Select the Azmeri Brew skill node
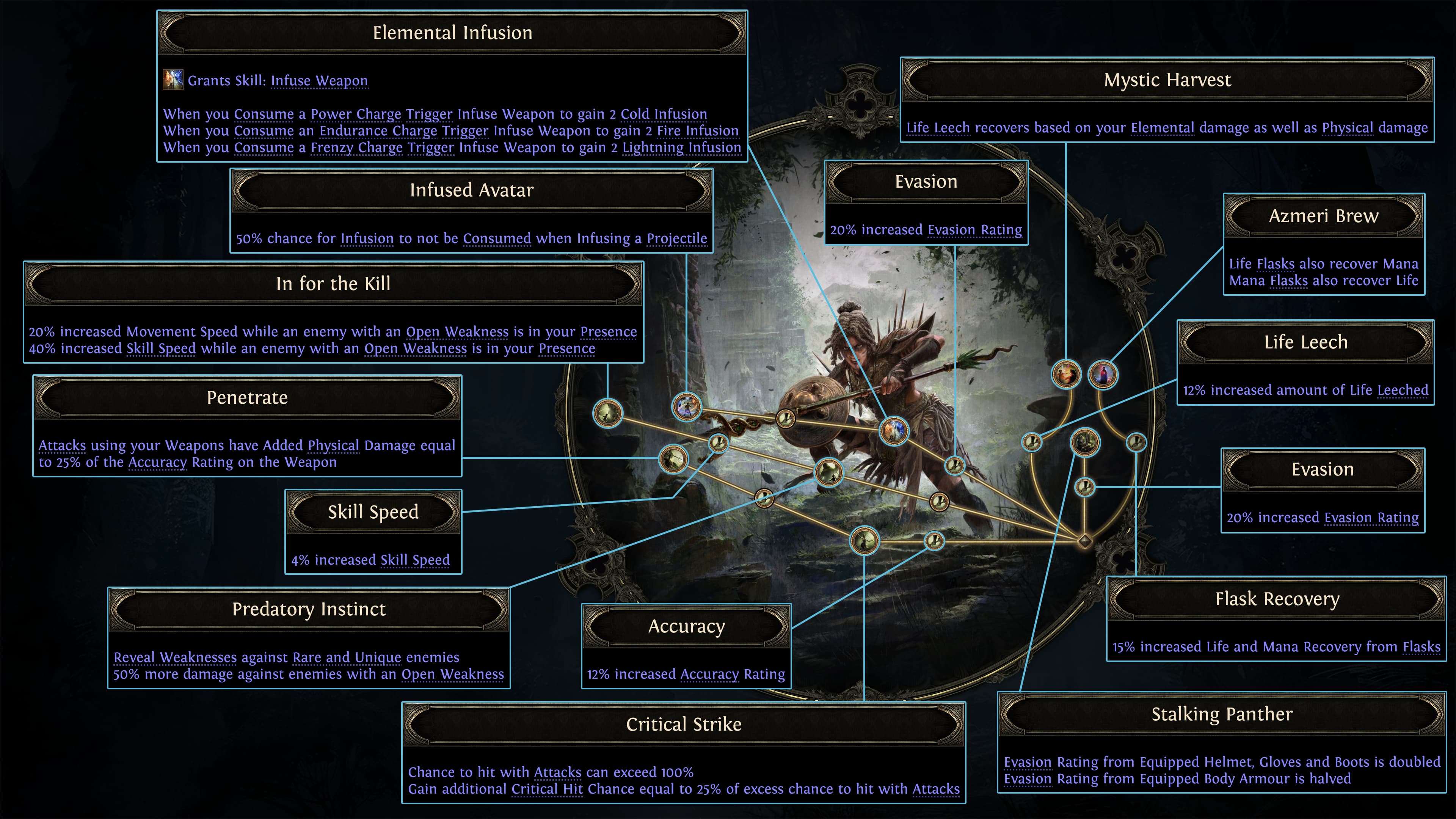Image resolution: width=1456 pixels, height=819 pixels. click(x=1103, y=373)
